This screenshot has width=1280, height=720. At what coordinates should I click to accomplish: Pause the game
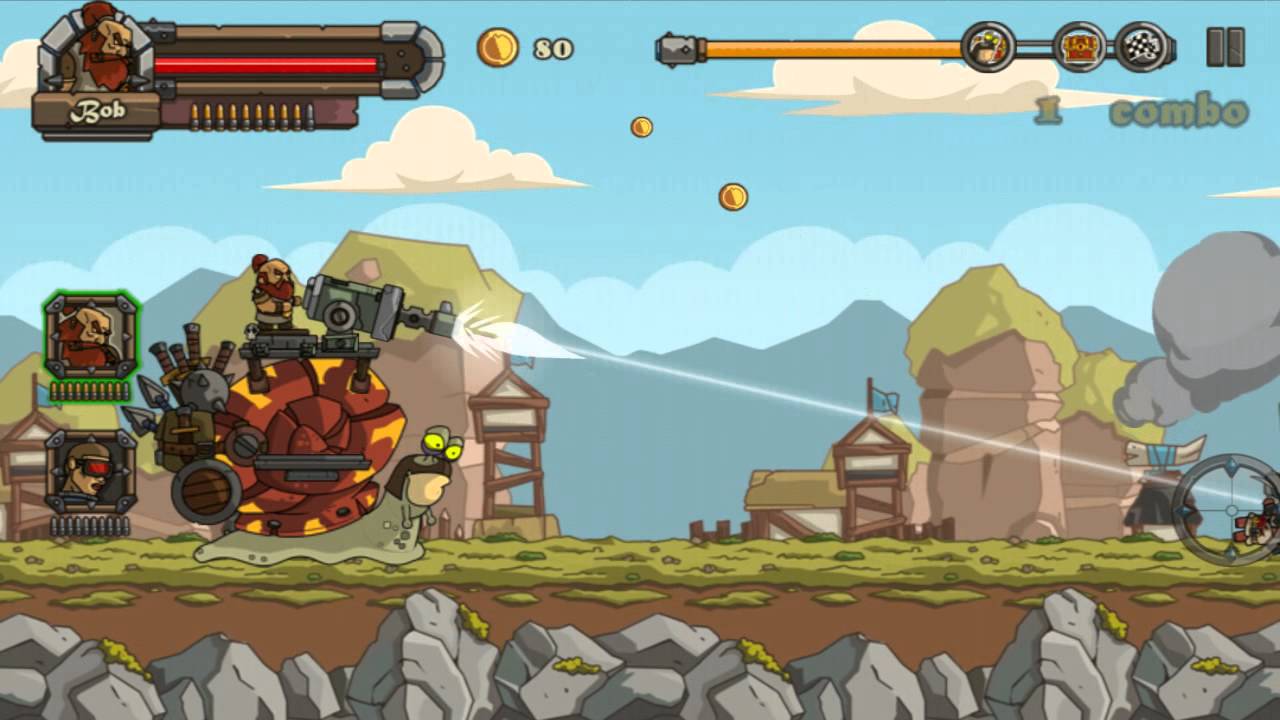click(x=1225, y=47)
